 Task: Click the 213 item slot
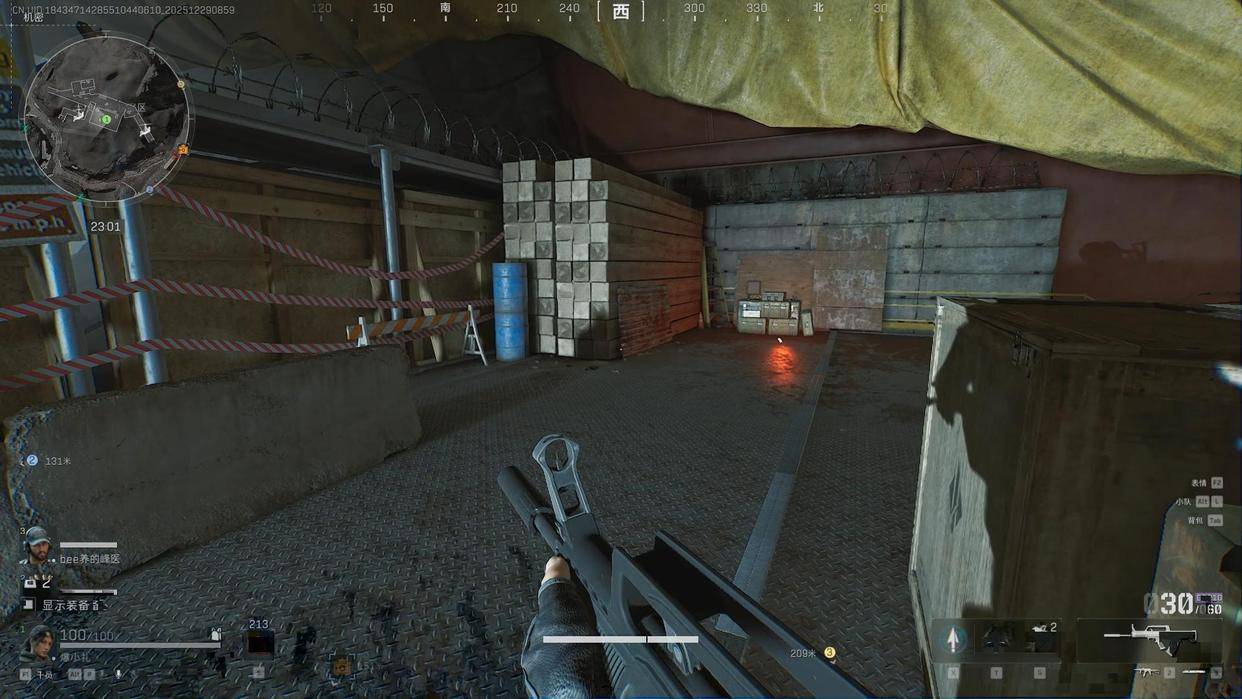[x=259, y=640]
